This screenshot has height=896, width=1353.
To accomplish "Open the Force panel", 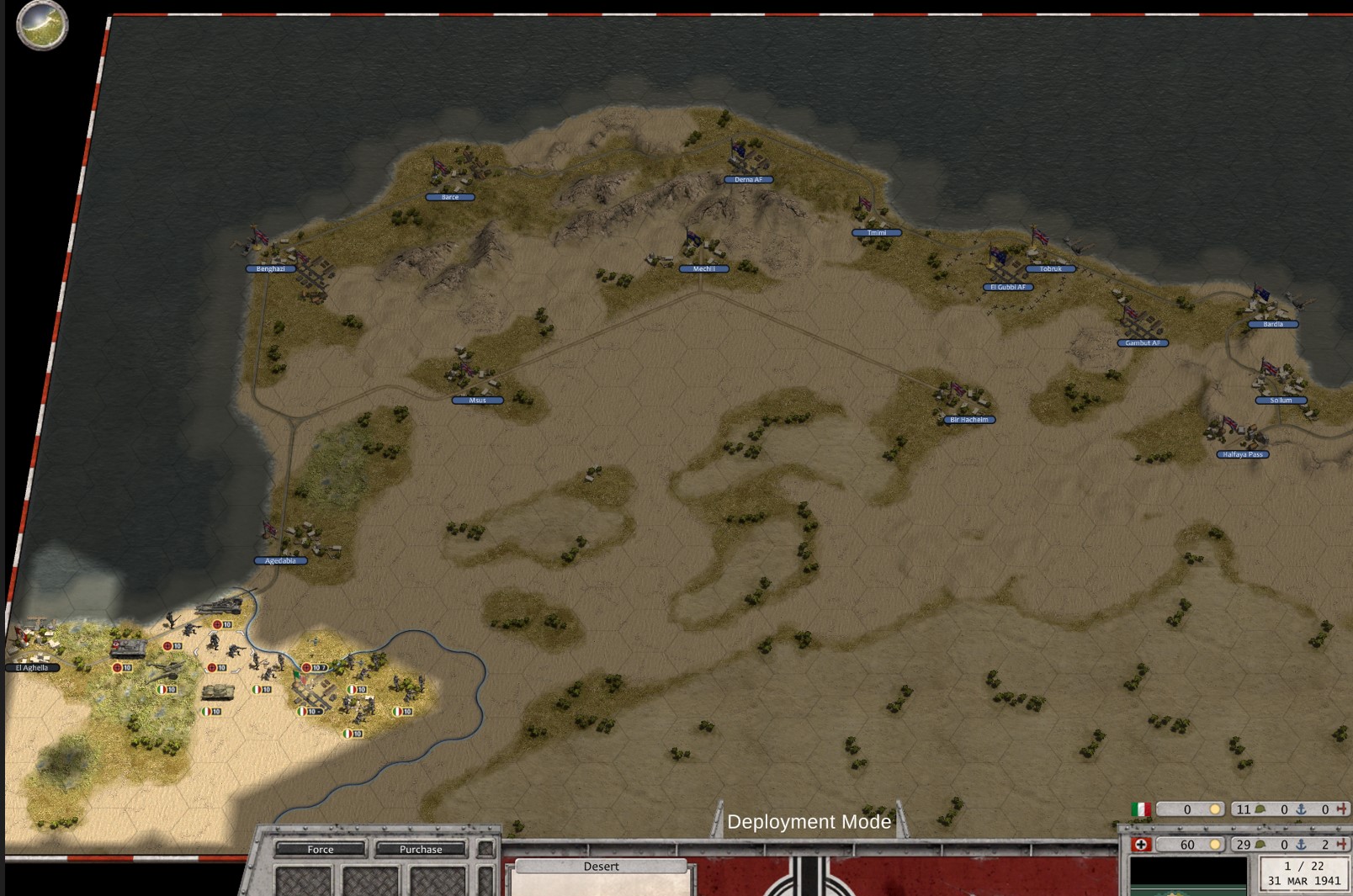I will coord(320,849).
